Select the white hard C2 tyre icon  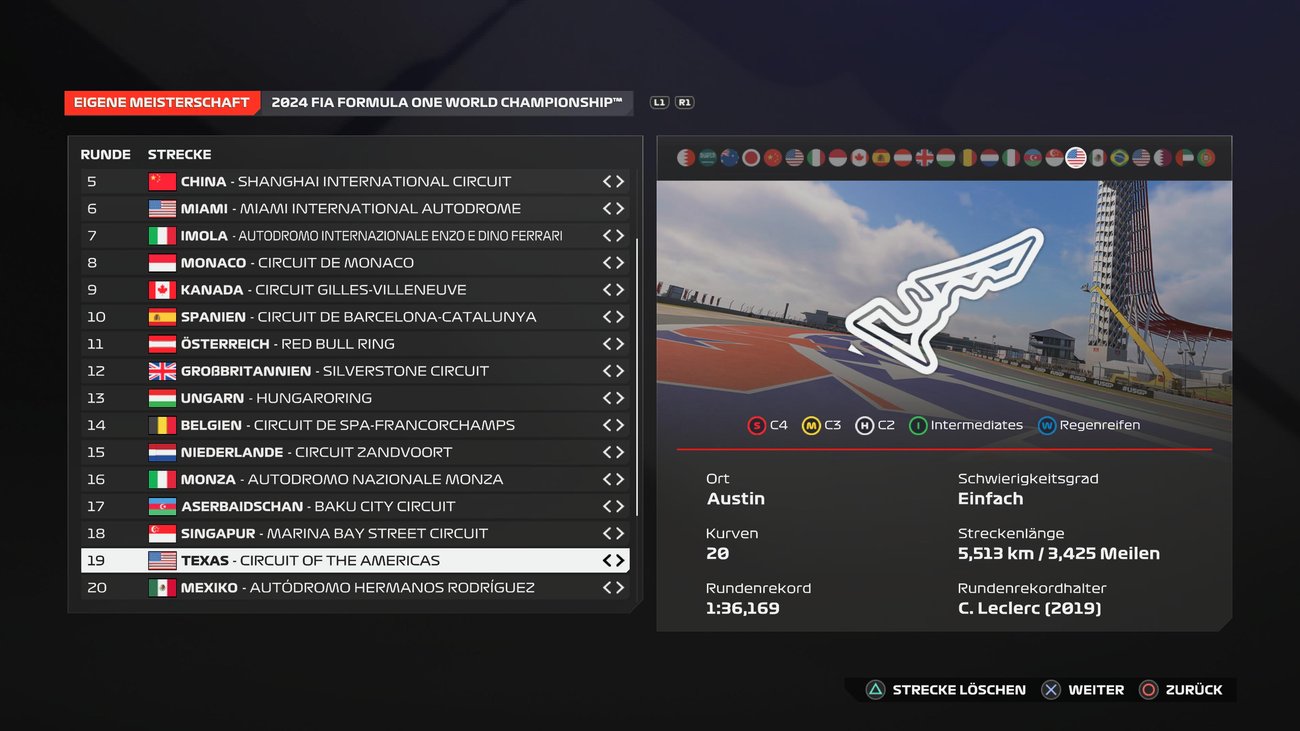(866, 424)
